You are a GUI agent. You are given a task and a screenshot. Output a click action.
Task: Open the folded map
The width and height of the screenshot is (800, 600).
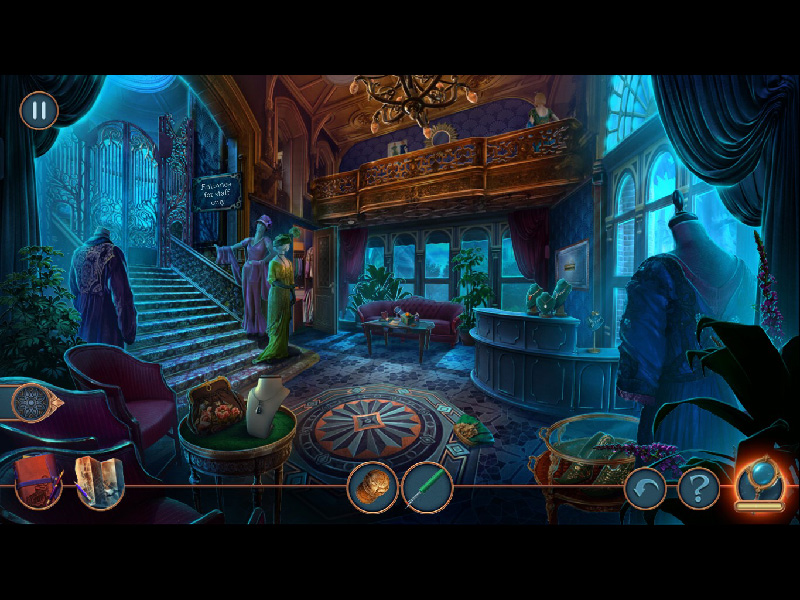click(99, 484)
